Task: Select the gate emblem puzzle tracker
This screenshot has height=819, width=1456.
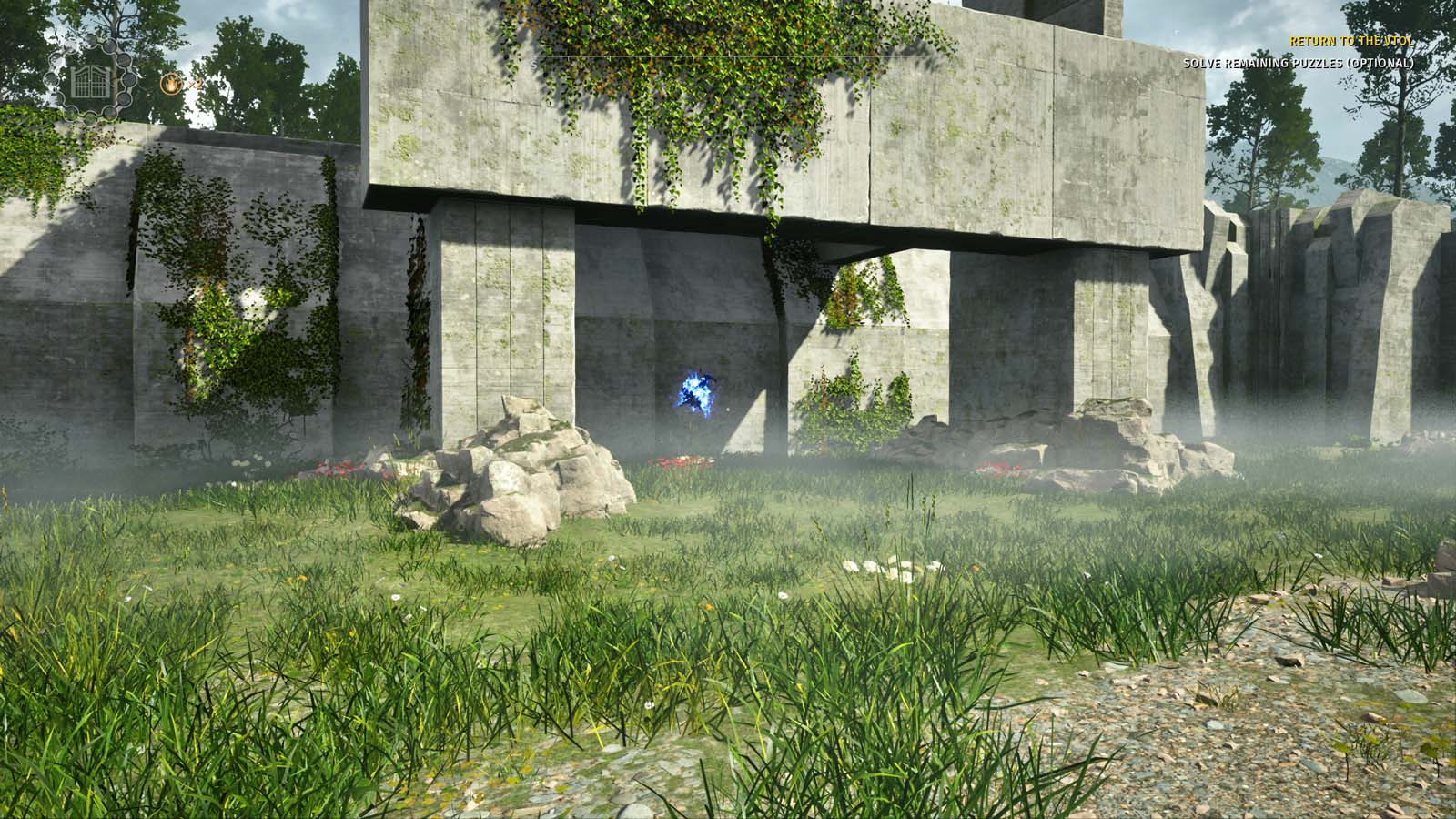Action: tap(89, 82)
